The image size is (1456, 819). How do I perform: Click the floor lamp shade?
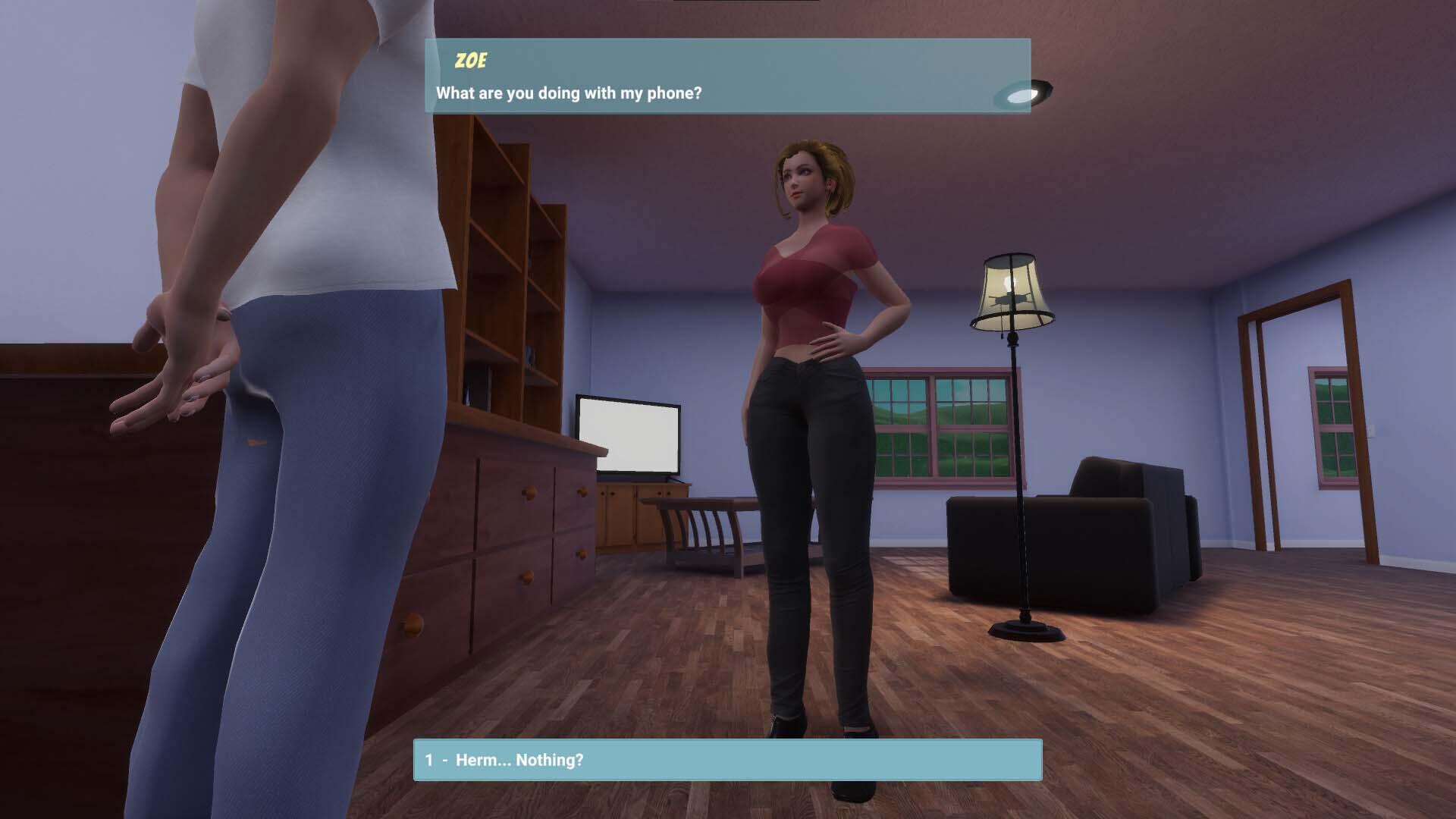(1012, 288)
